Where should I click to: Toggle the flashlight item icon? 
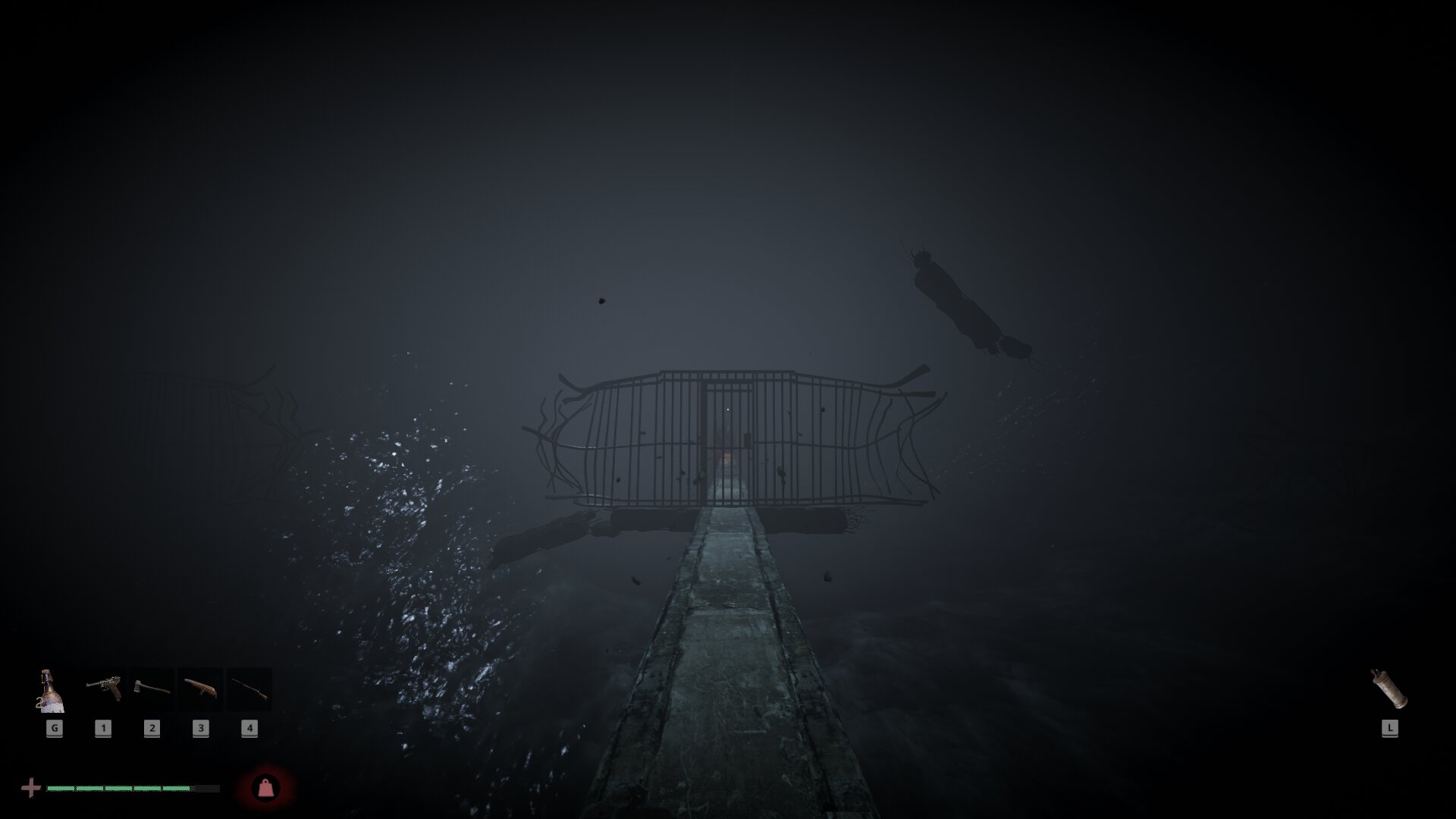(x=1389, y=689)
